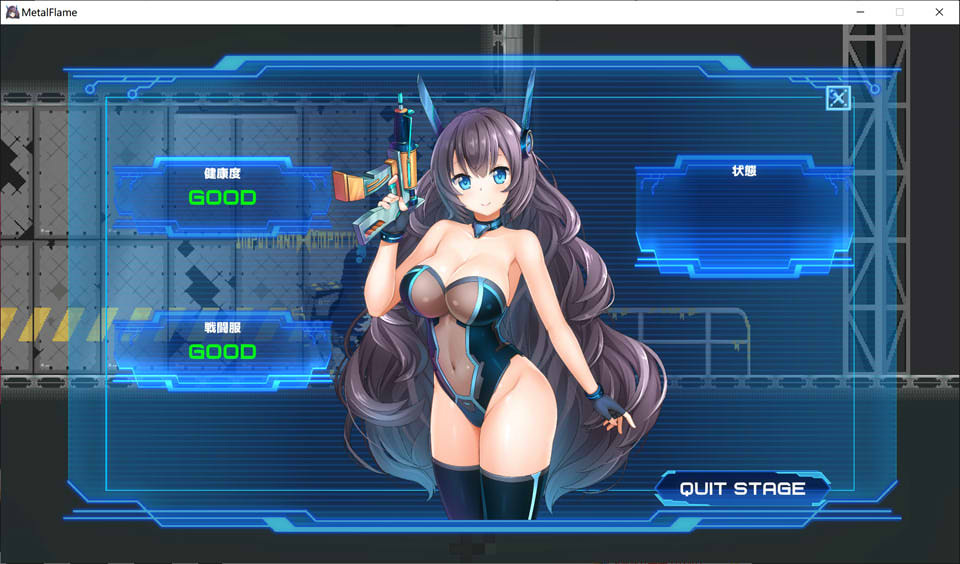The width and height of the screenshot is (960, 564).
Task: Close the MetalFlame window
Action: point(939,12)
